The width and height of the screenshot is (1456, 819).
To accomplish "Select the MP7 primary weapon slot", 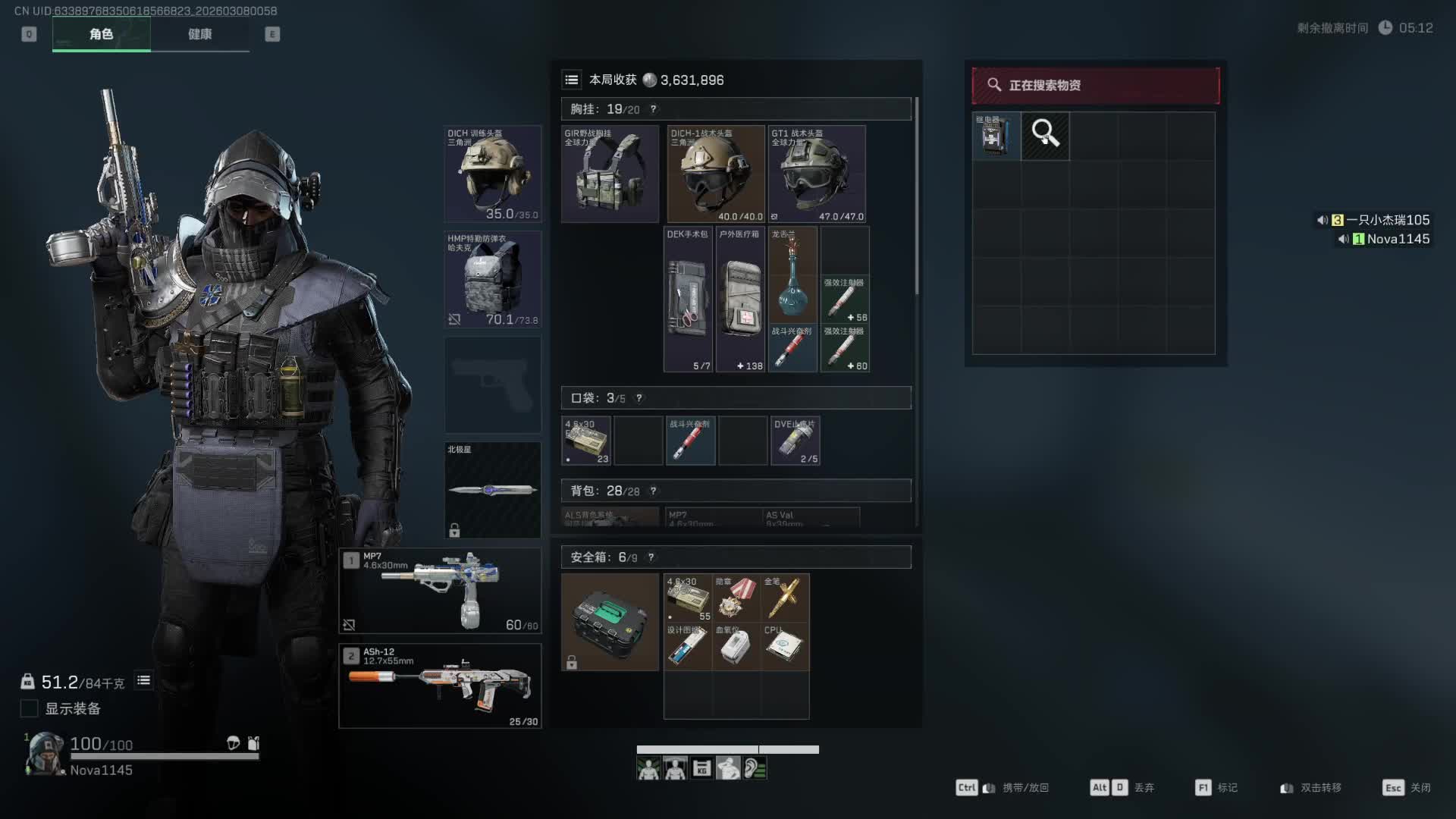I will 440,591.
